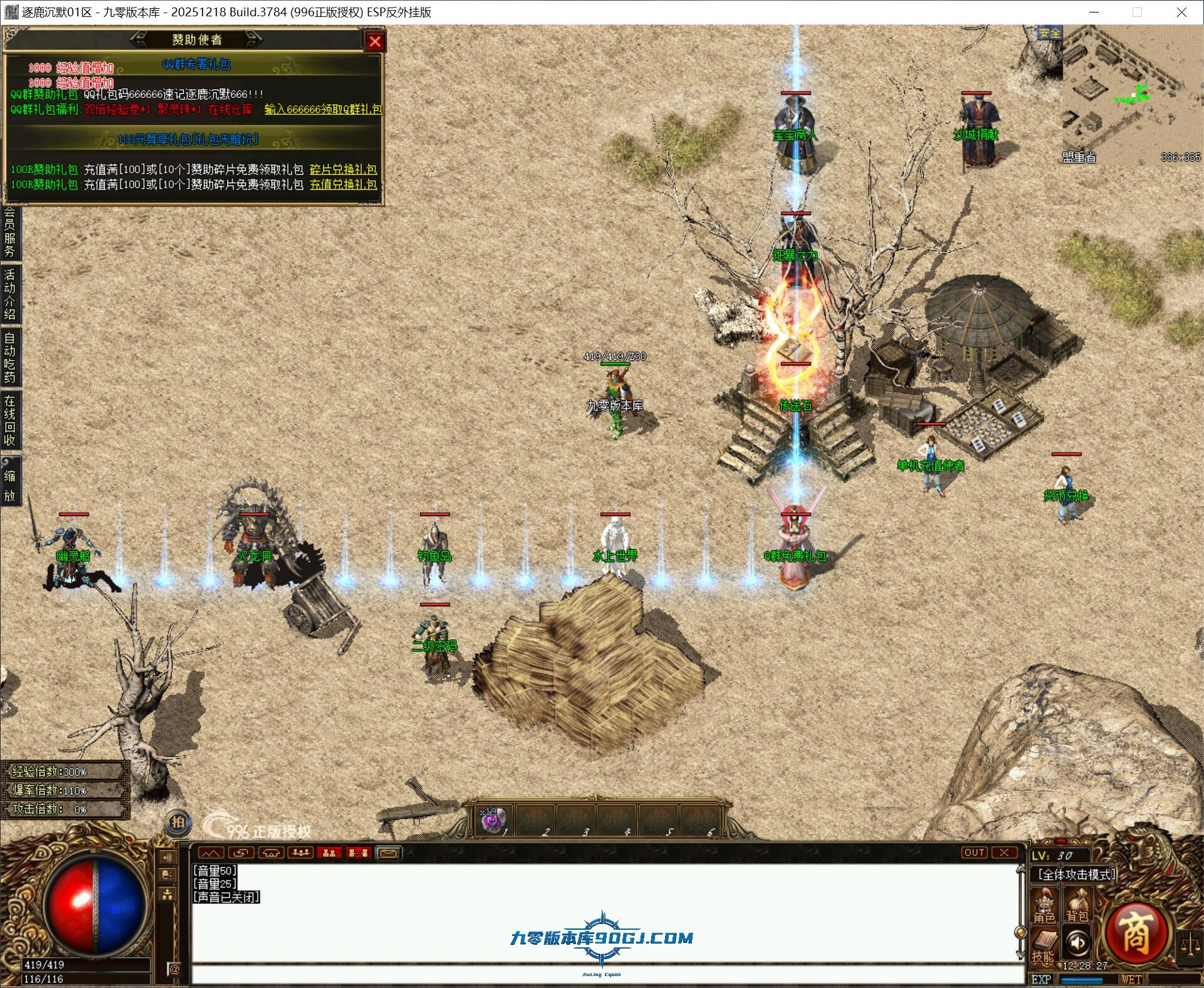Click the round 拍 auction button
This screenshot has height=988, width=1204.
pyautogui.click(x=177, y=823)
